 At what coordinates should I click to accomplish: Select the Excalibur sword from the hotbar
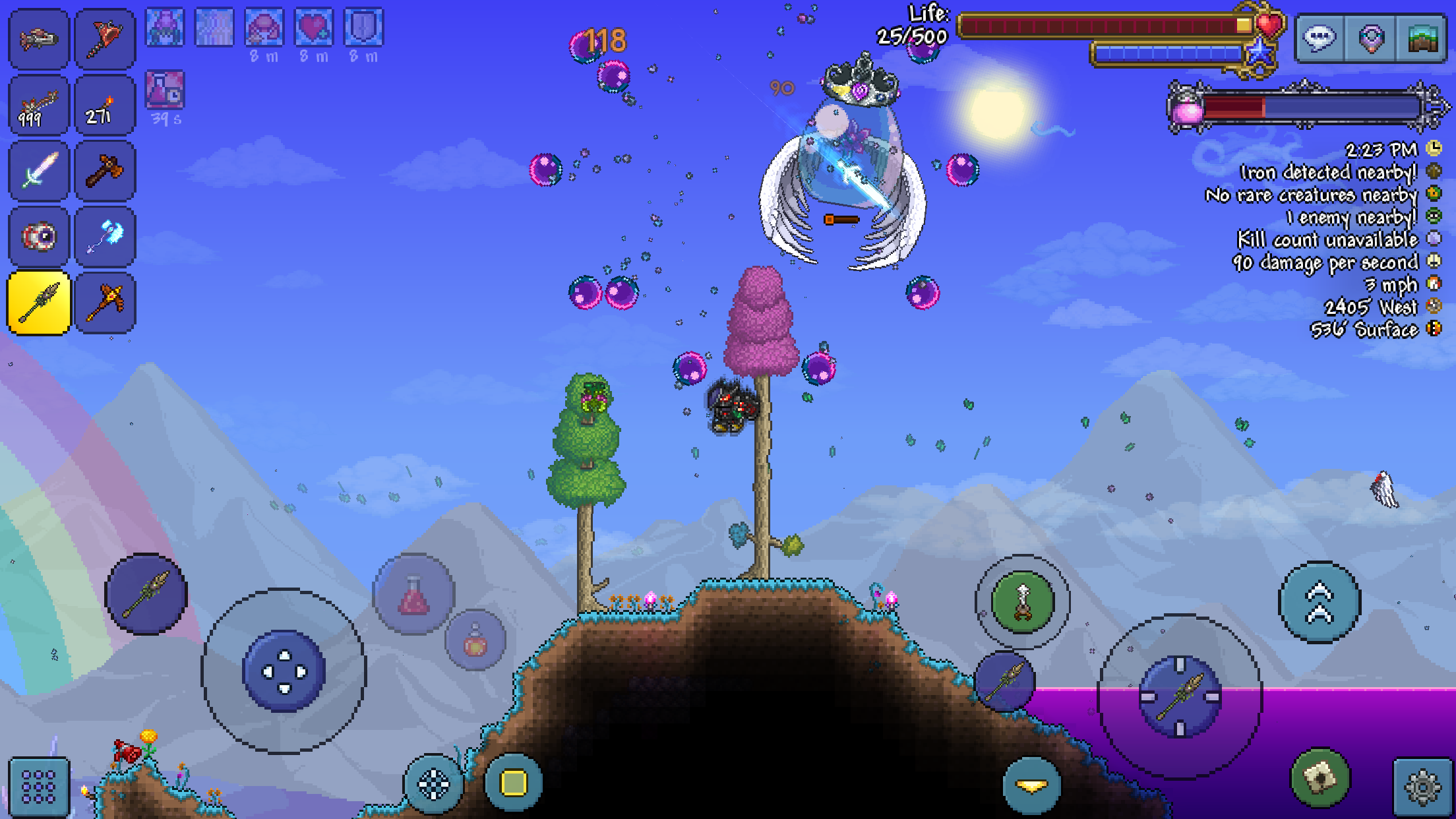38,171
